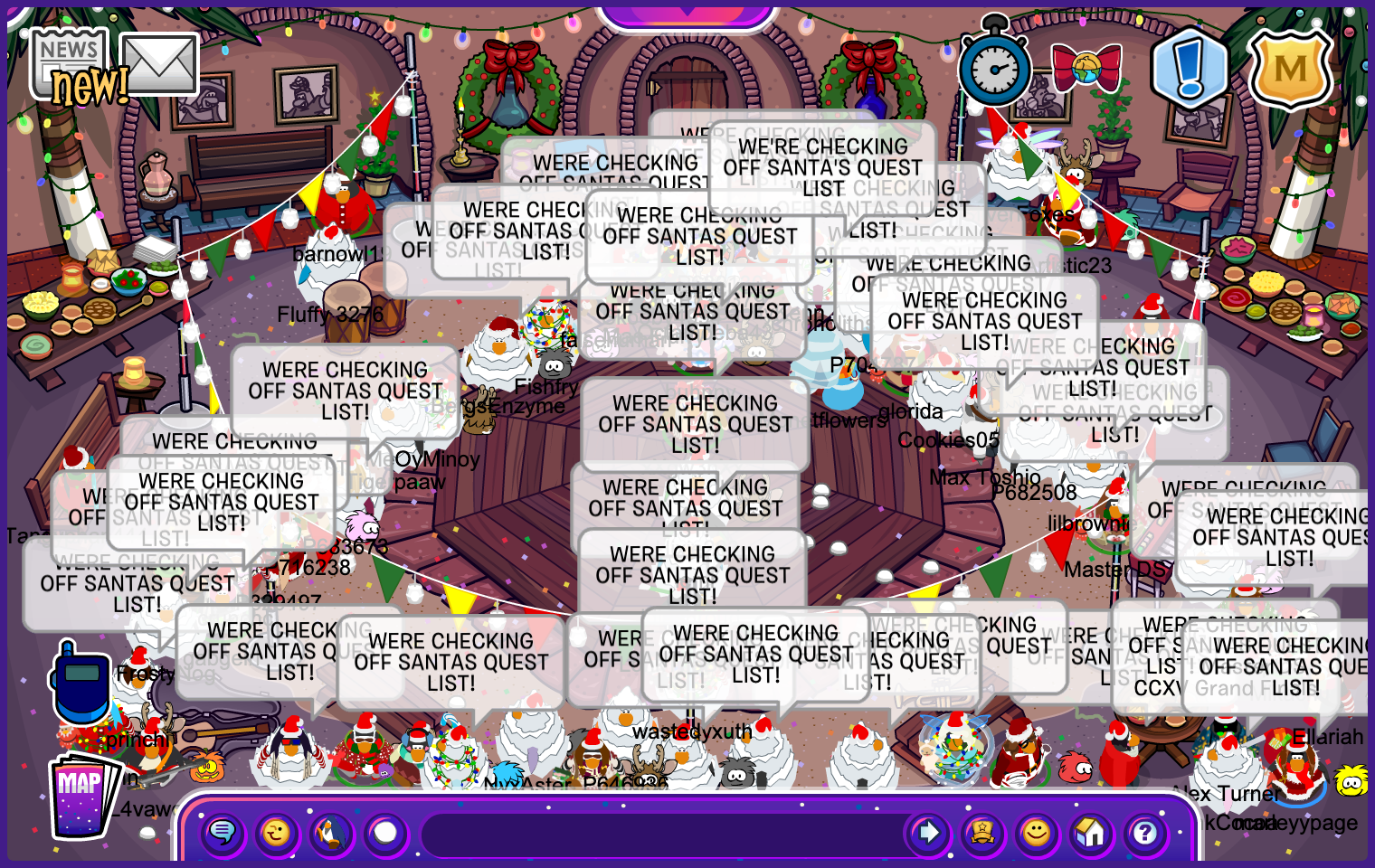Open the star badge player card button

point(982,832)
